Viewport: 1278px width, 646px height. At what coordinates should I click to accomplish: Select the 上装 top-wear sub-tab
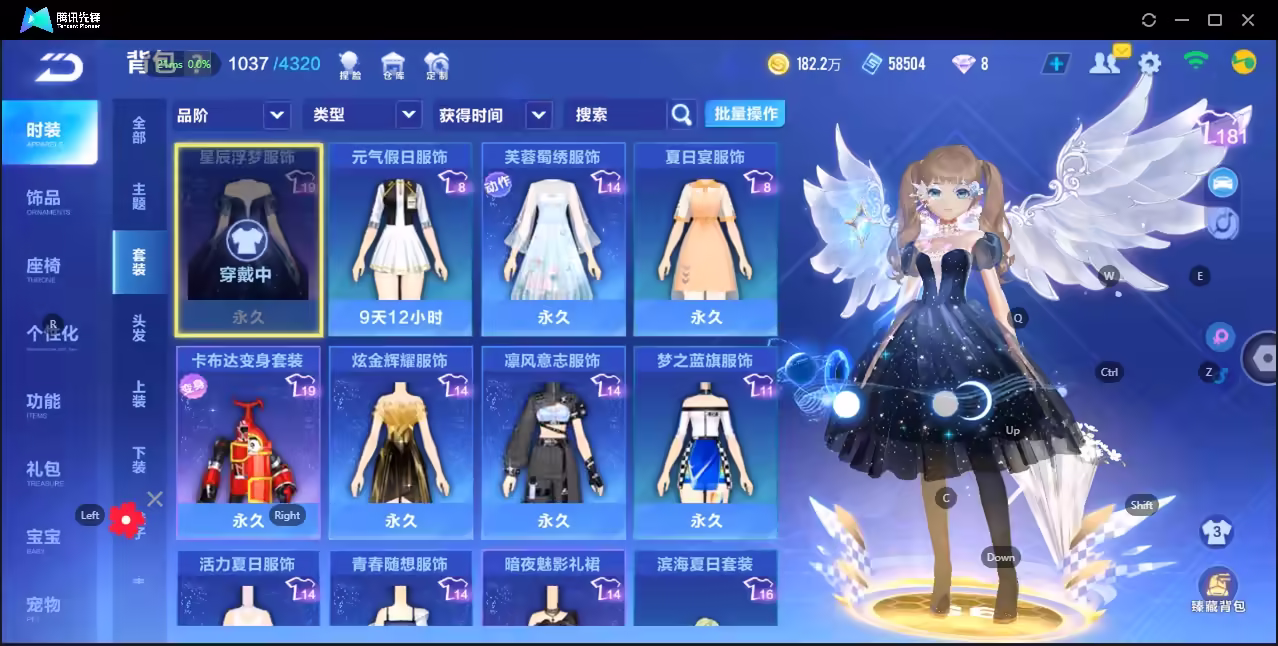point(139,394)
